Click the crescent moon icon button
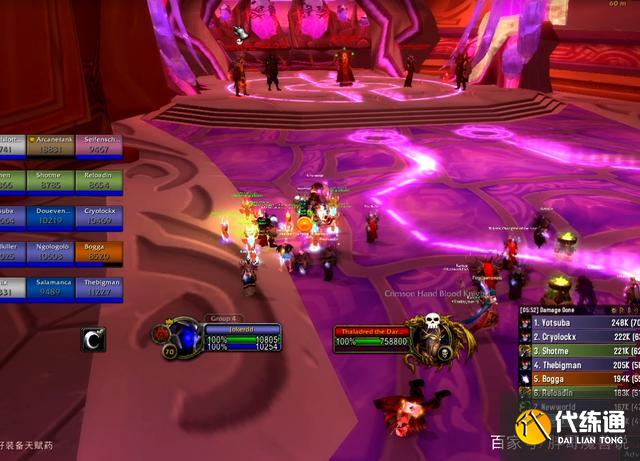This screenshot has height=461, width=640. 93,340
